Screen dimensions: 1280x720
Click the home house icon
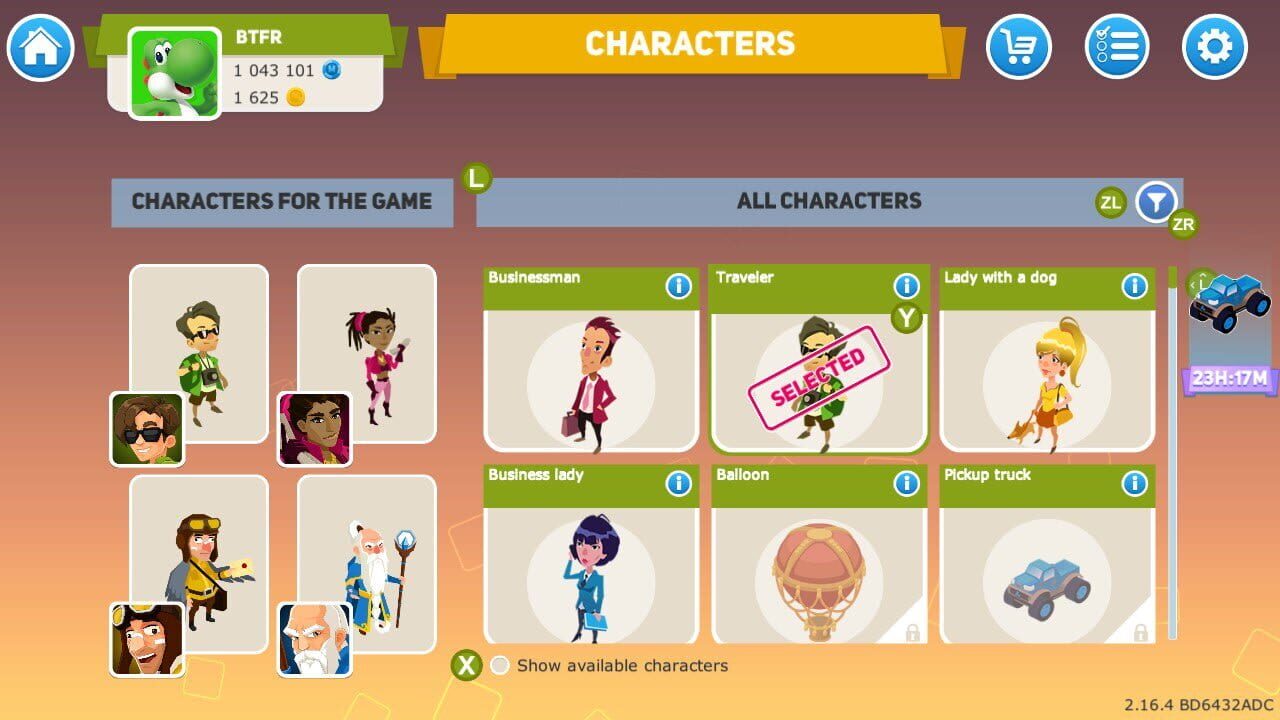point(40,47)
